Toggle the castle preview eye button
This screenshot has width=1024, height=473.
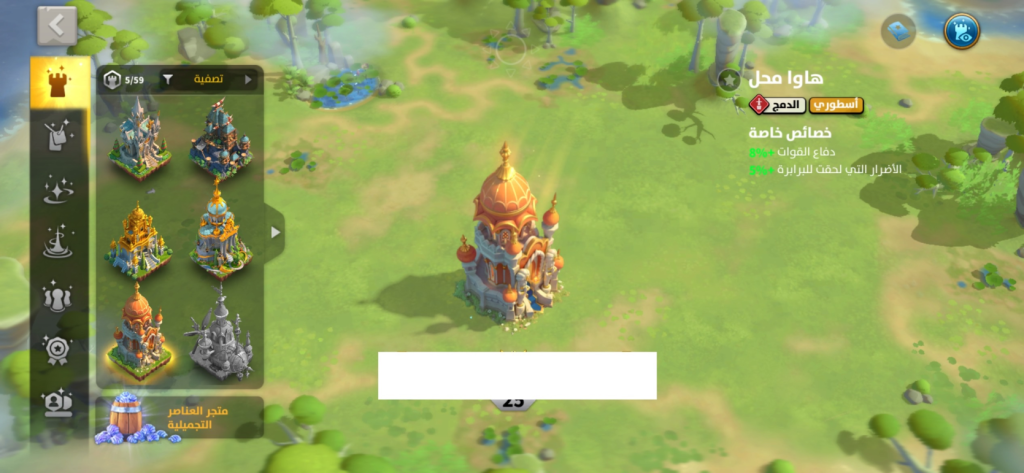(x=962, y=31)
